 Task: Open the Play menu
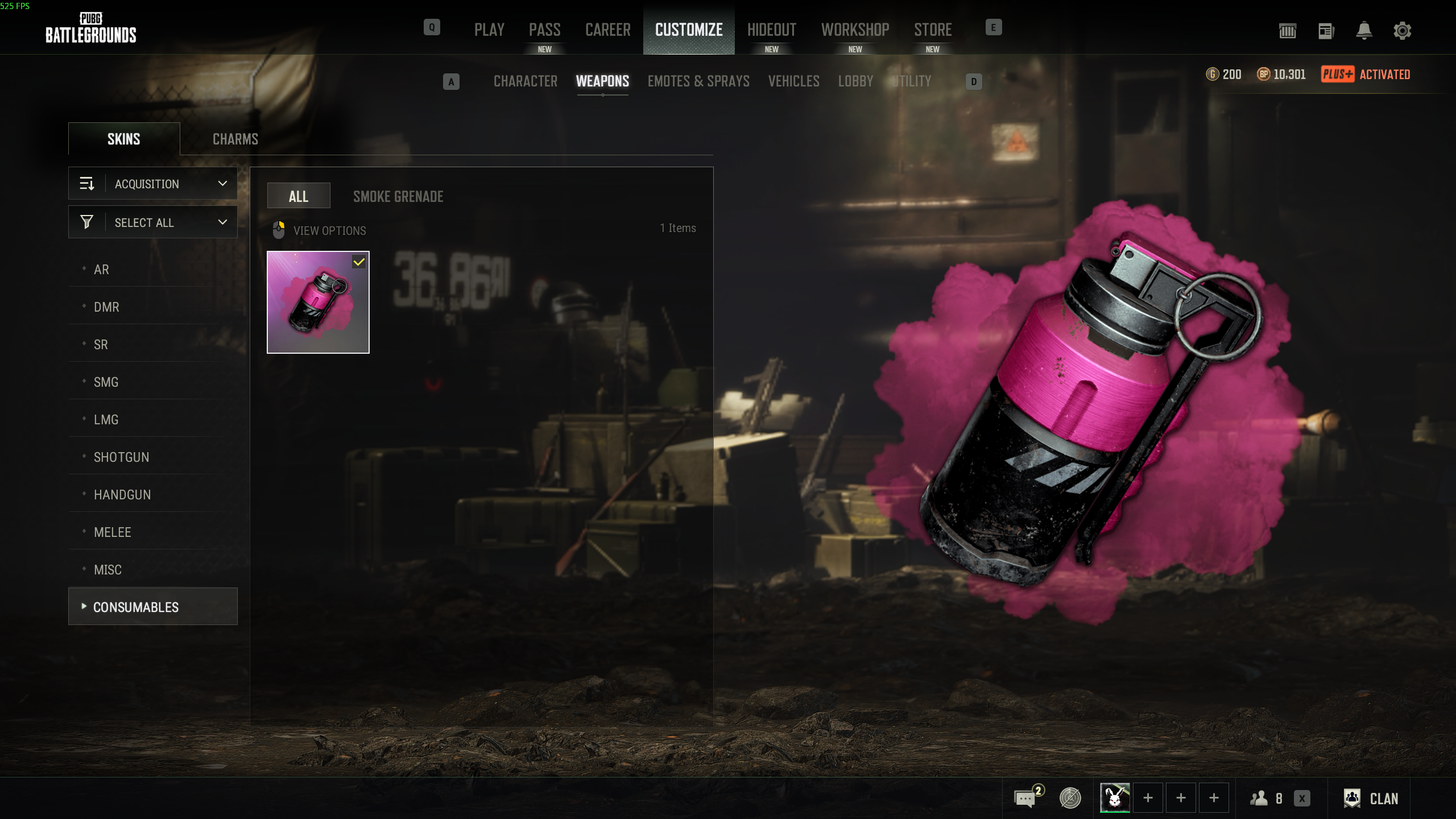click(489, 30)
